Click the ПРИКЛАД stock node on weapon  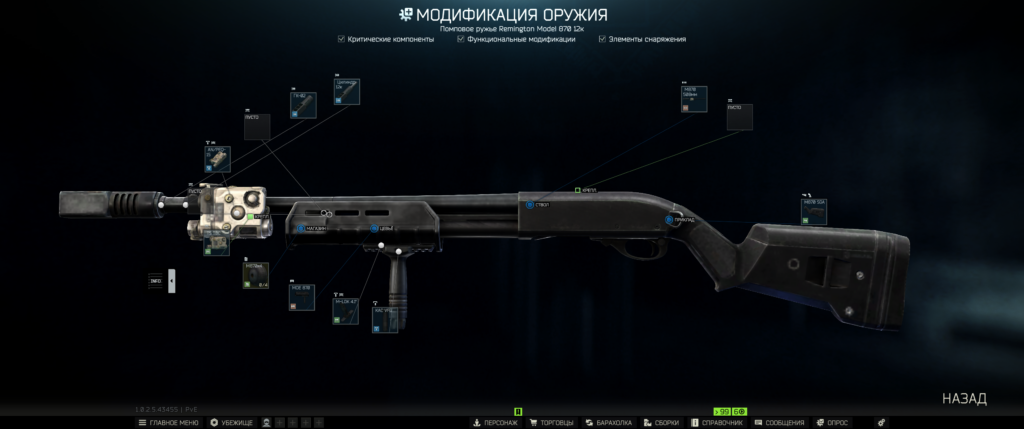coord(670,219)
